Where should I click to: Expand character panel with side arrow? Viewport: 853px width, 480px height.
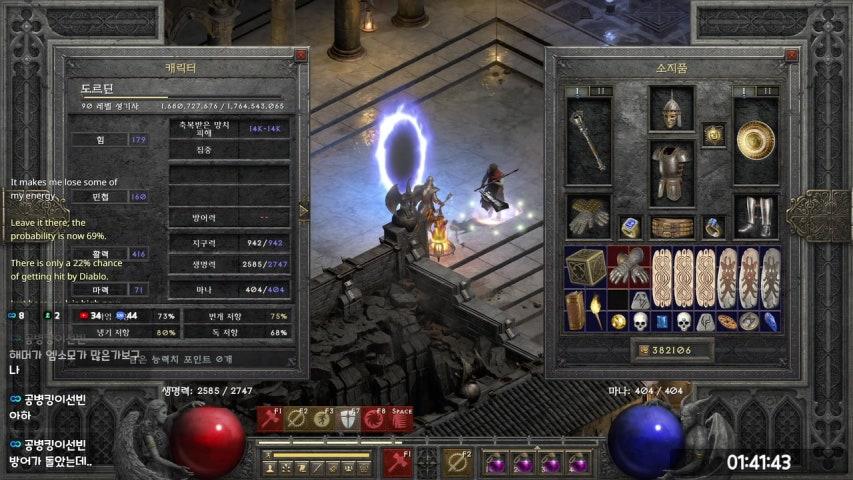(x=304, y=210)
